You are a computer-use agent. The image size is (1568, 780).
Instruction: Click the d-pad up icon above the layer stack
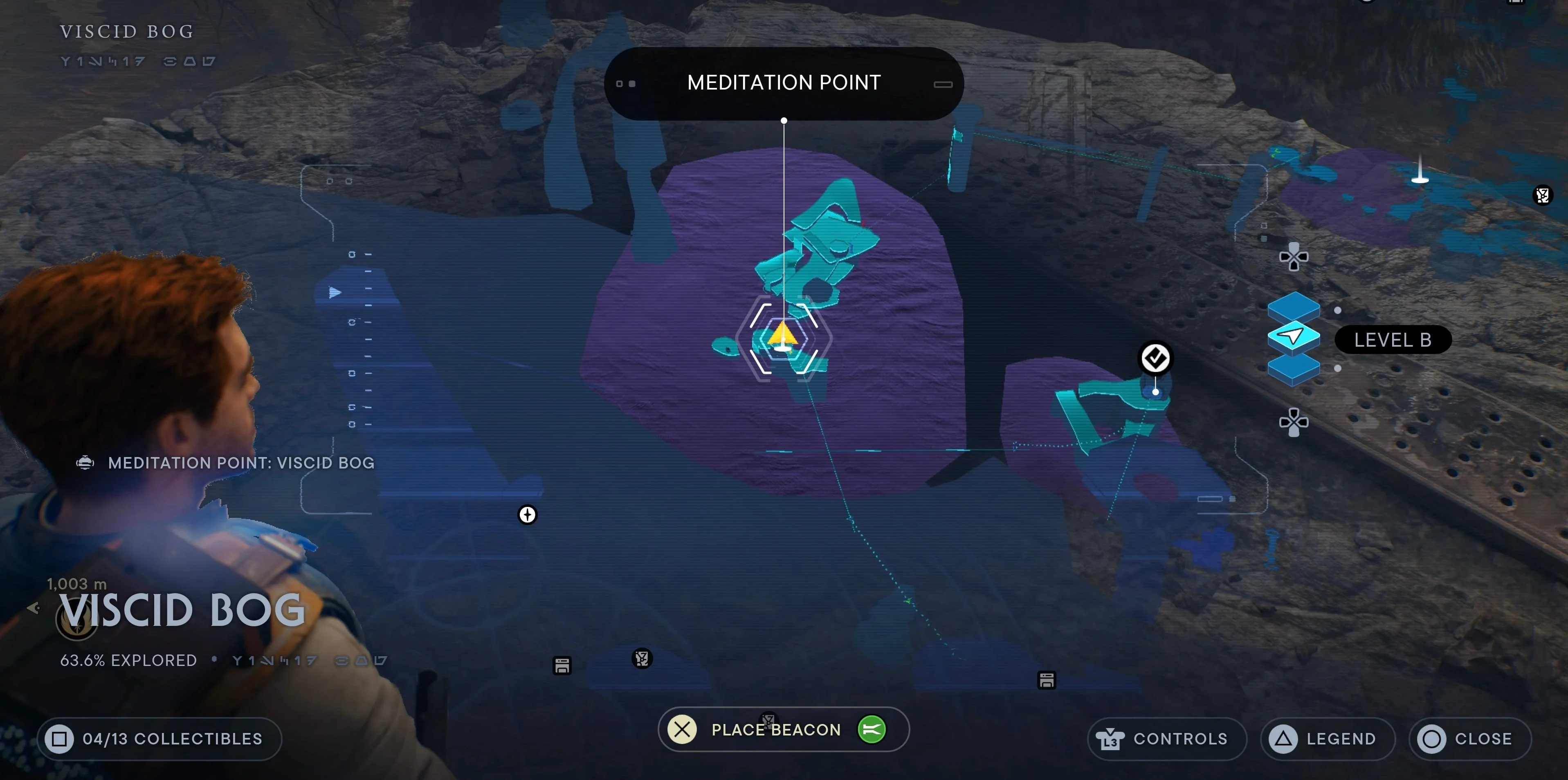pyautogui.click(x=1294, y=257)
